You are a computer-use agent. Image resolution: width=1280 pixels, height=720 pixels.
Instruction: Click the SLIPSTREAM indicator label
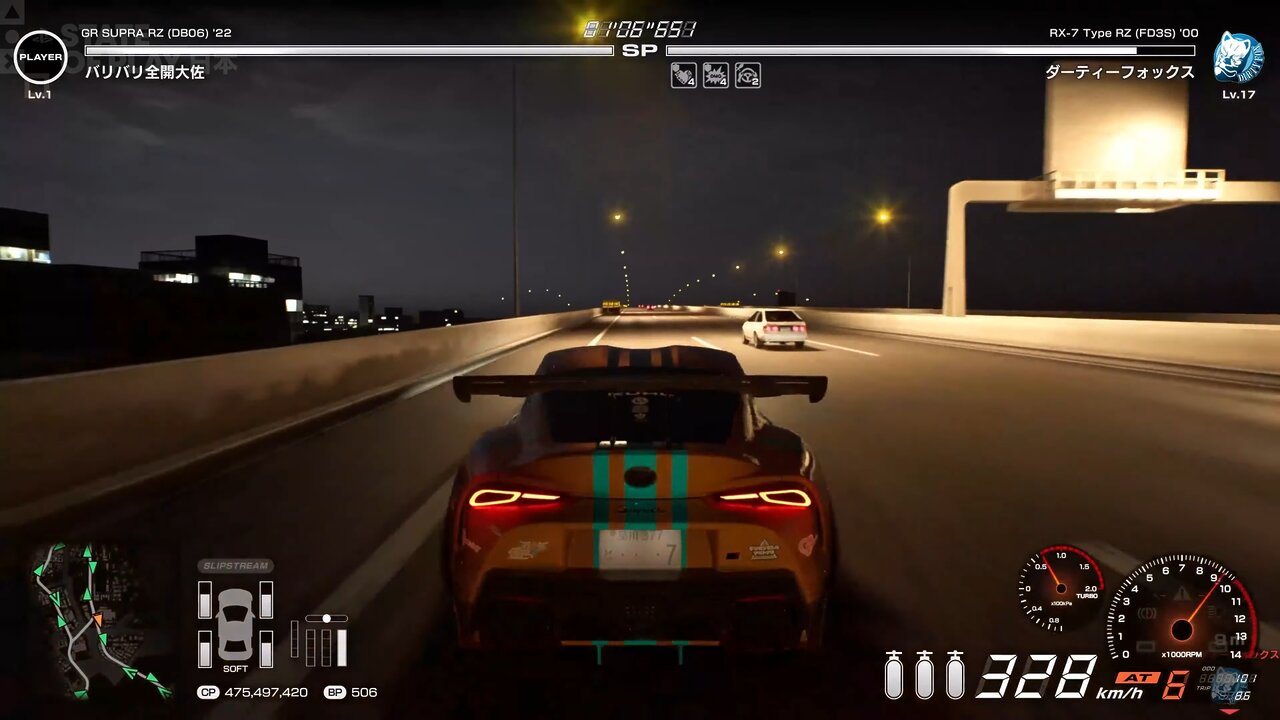pos(235,566)
